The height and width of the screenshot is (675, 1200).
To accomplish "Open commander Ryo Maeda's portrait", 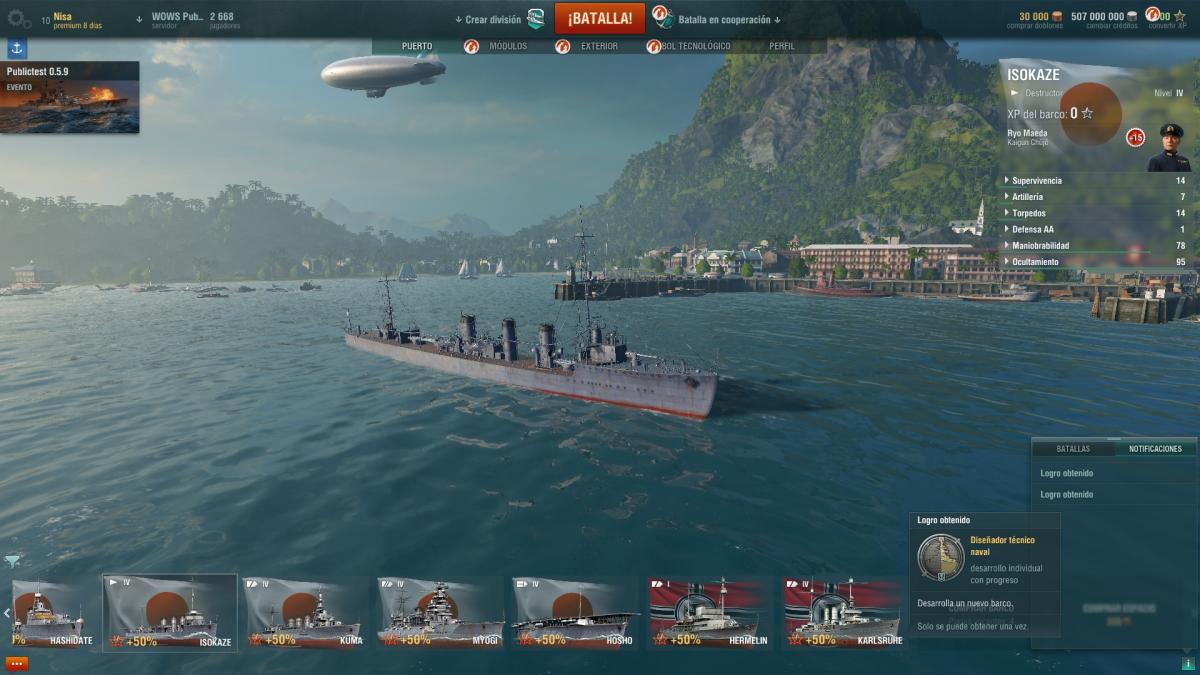I will 1168,148.
